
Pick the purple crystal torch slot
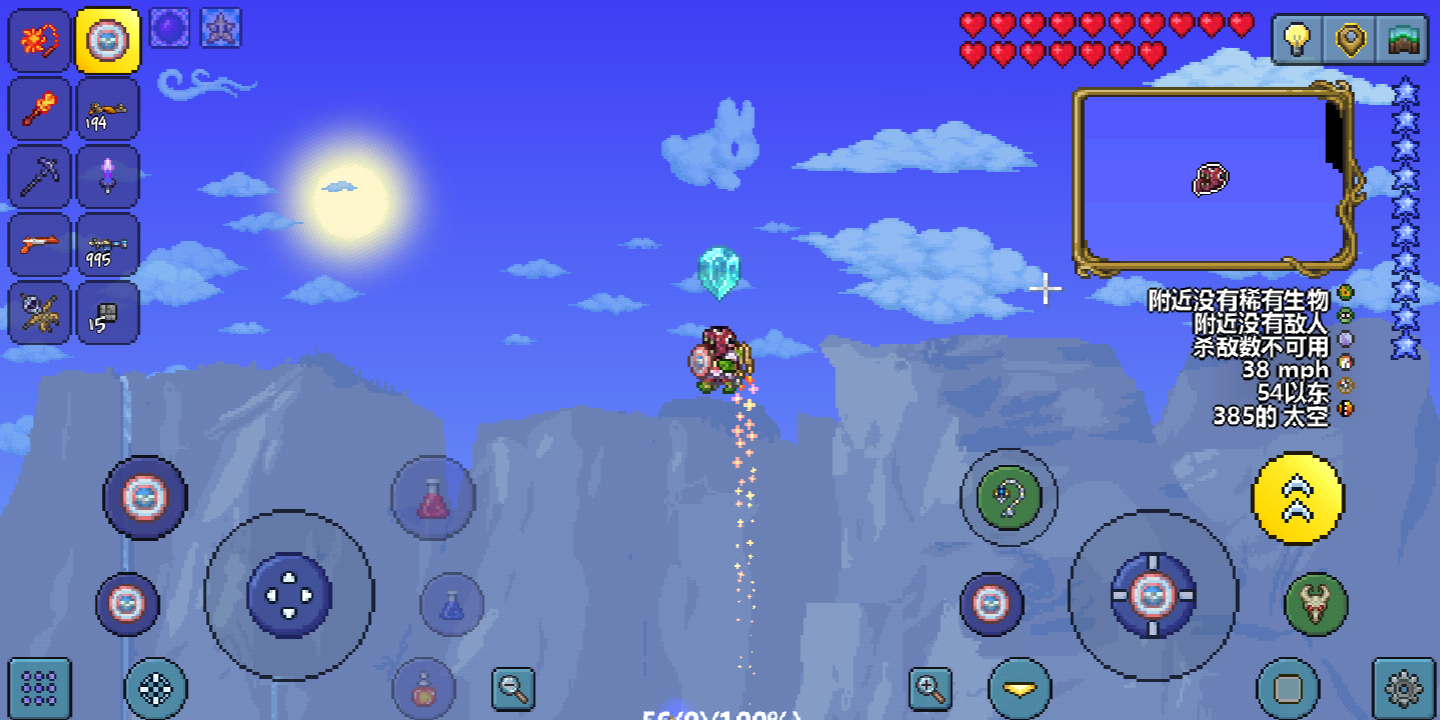pyautogui.click(x=107, y=177)
